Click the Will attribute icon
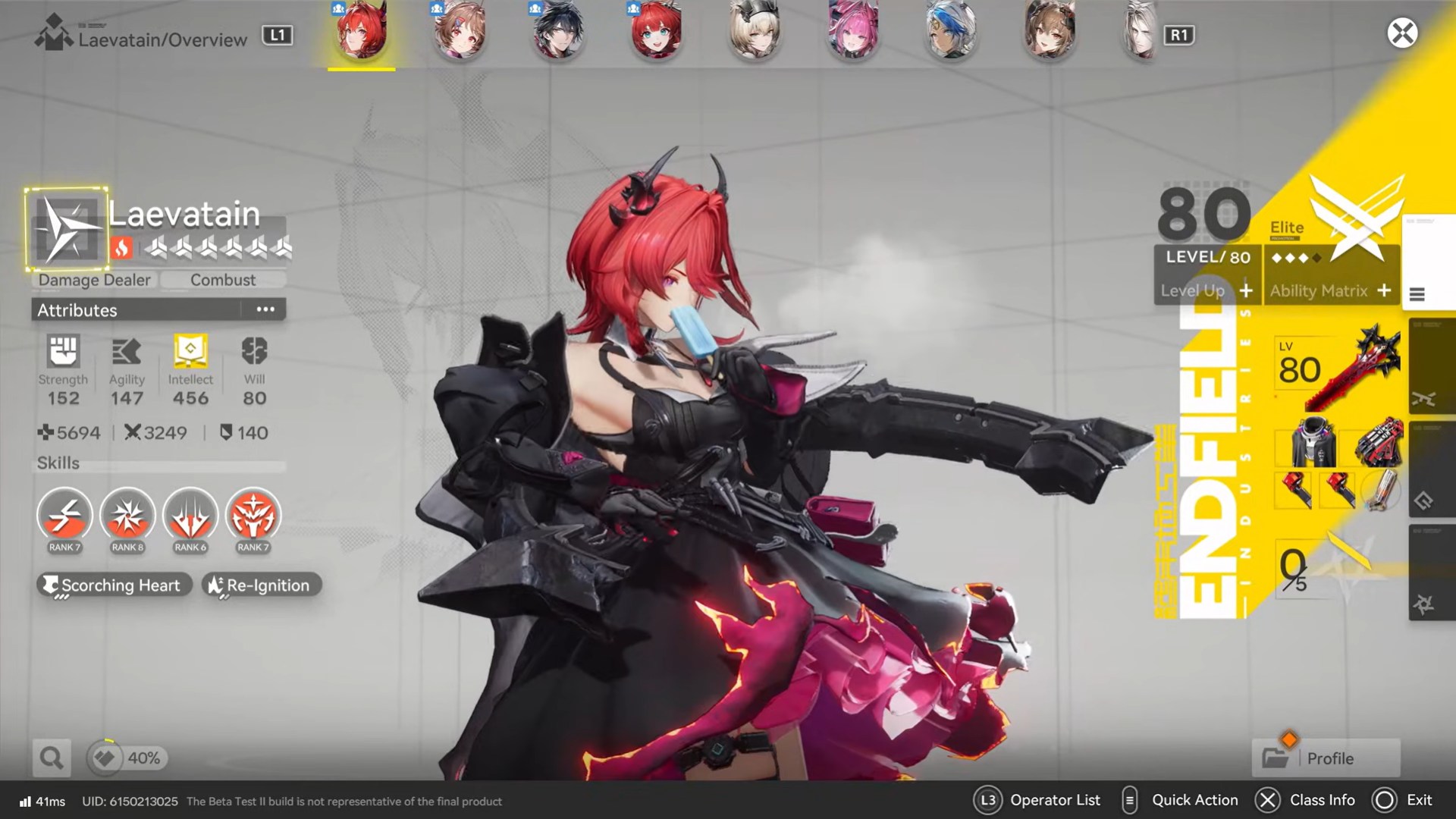This screenshot has width=1456, height=819. click(x=254, y=353)
